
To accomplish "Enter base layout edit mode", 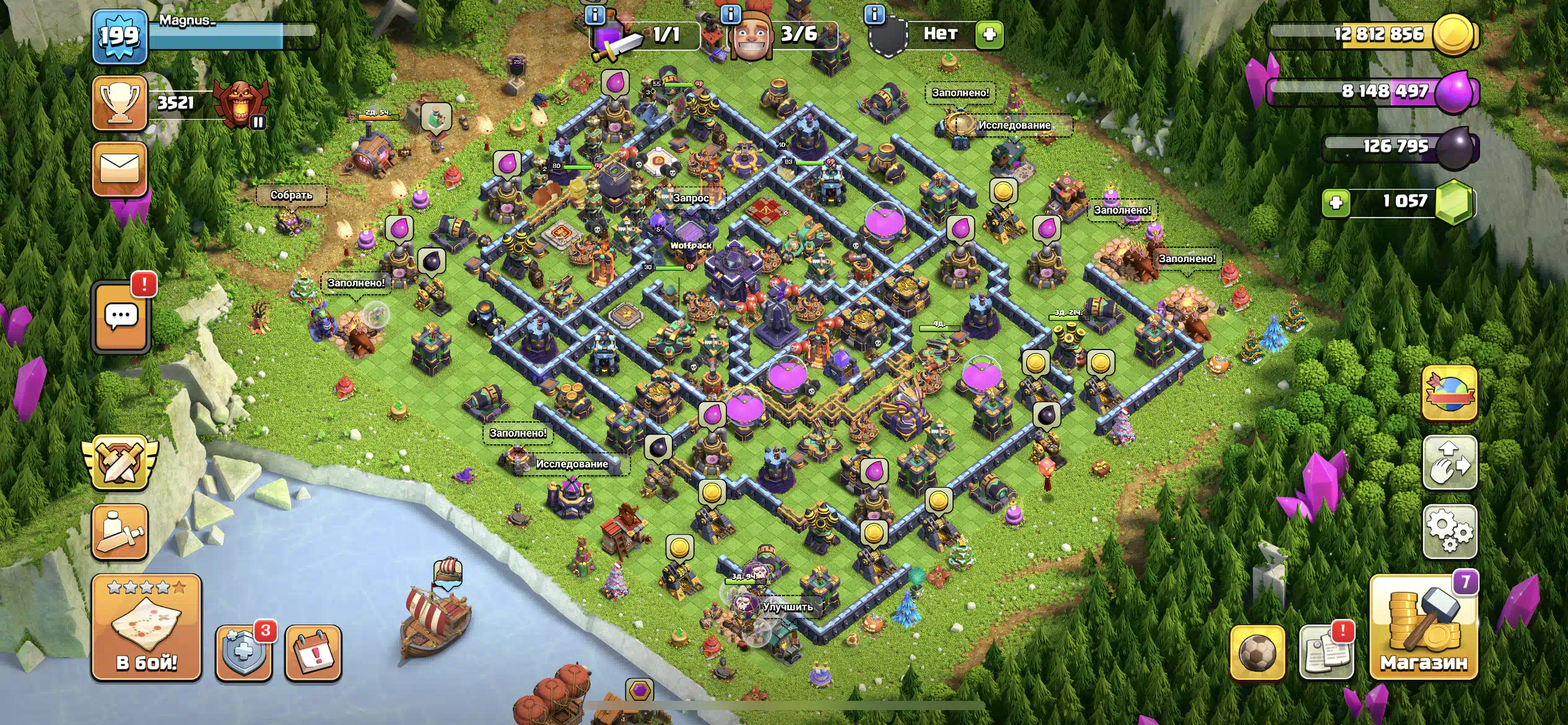I will 1450,462.
